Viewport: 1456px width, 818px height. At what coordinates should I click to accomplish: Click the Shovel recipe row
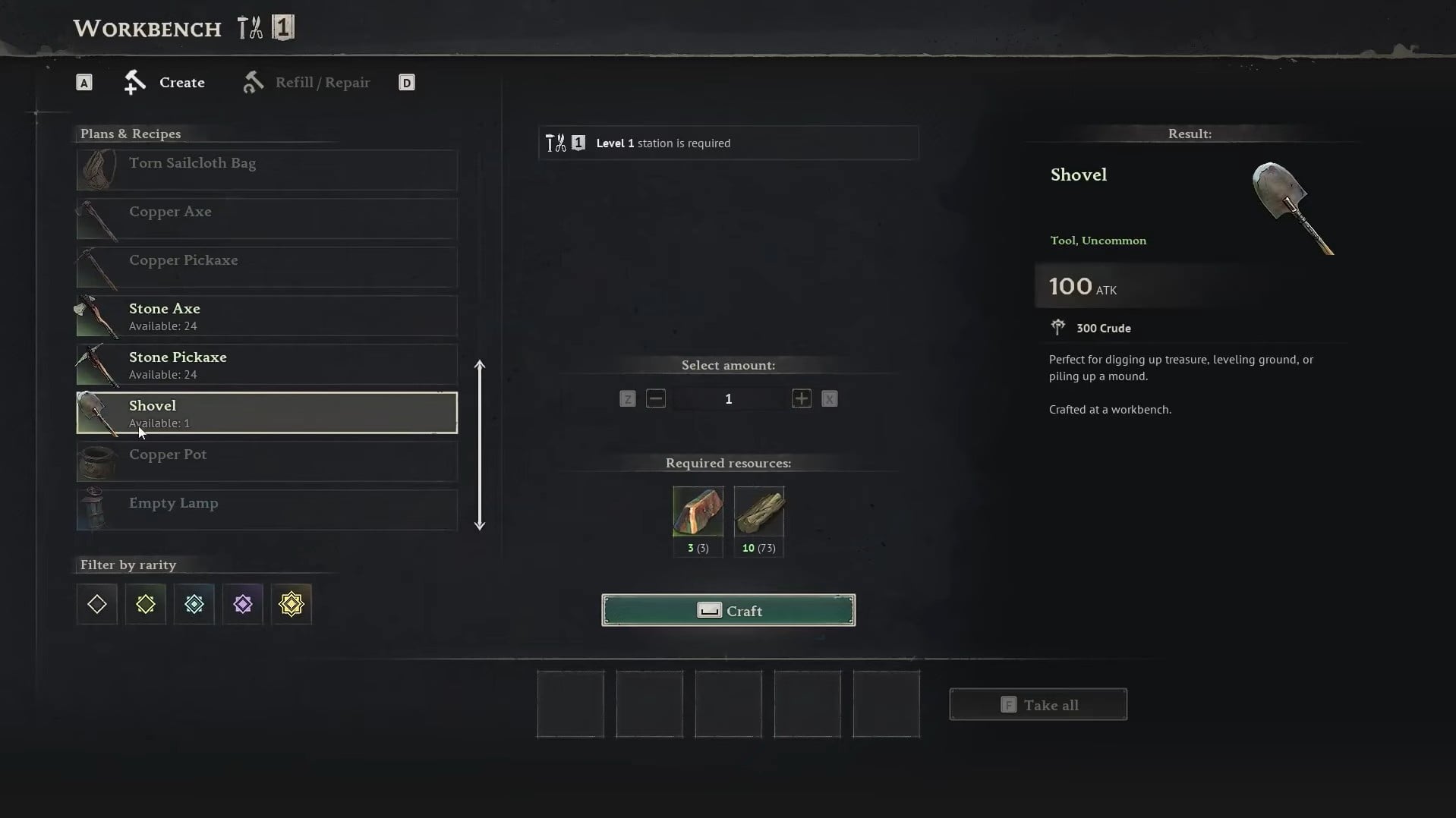266,413
